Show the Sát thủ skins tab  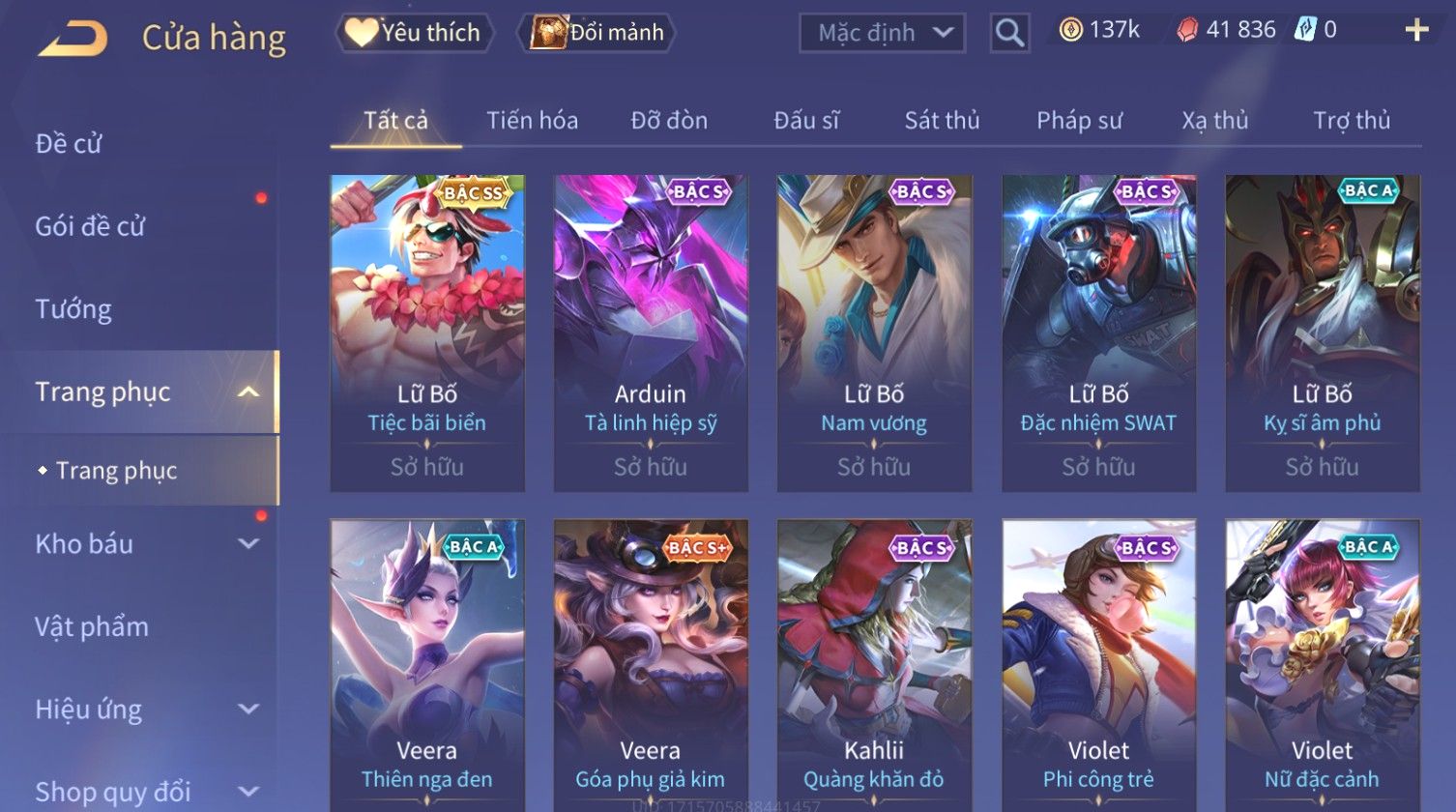(x=942, y=121)
